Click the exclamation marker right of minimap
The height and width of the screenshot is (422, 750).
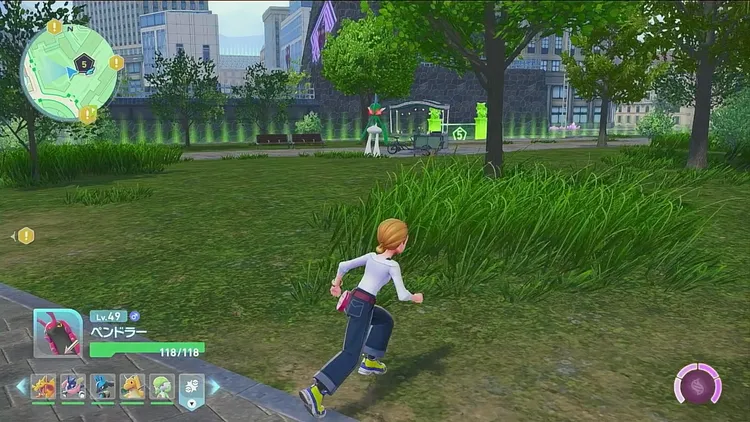(117, 62)
